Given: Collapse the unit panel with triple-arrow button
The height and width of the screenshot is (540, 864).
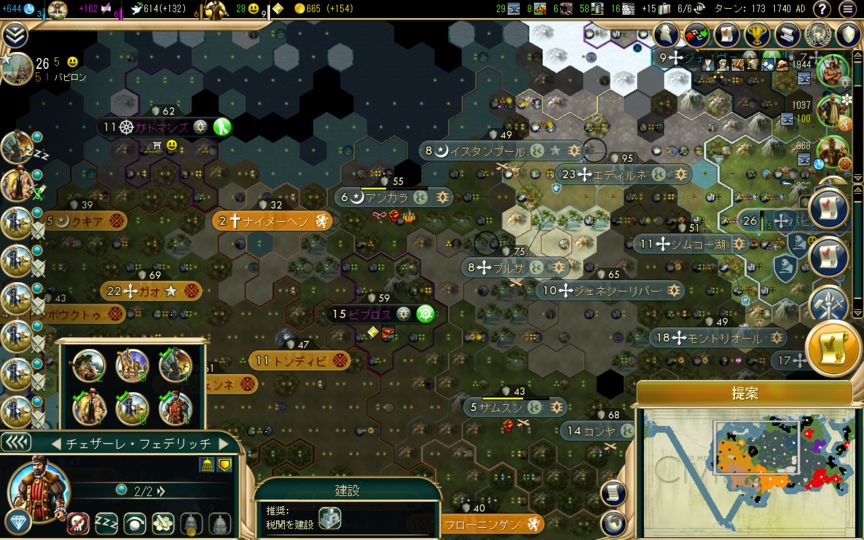Looking at the screenshot, I should coord(15,442).
